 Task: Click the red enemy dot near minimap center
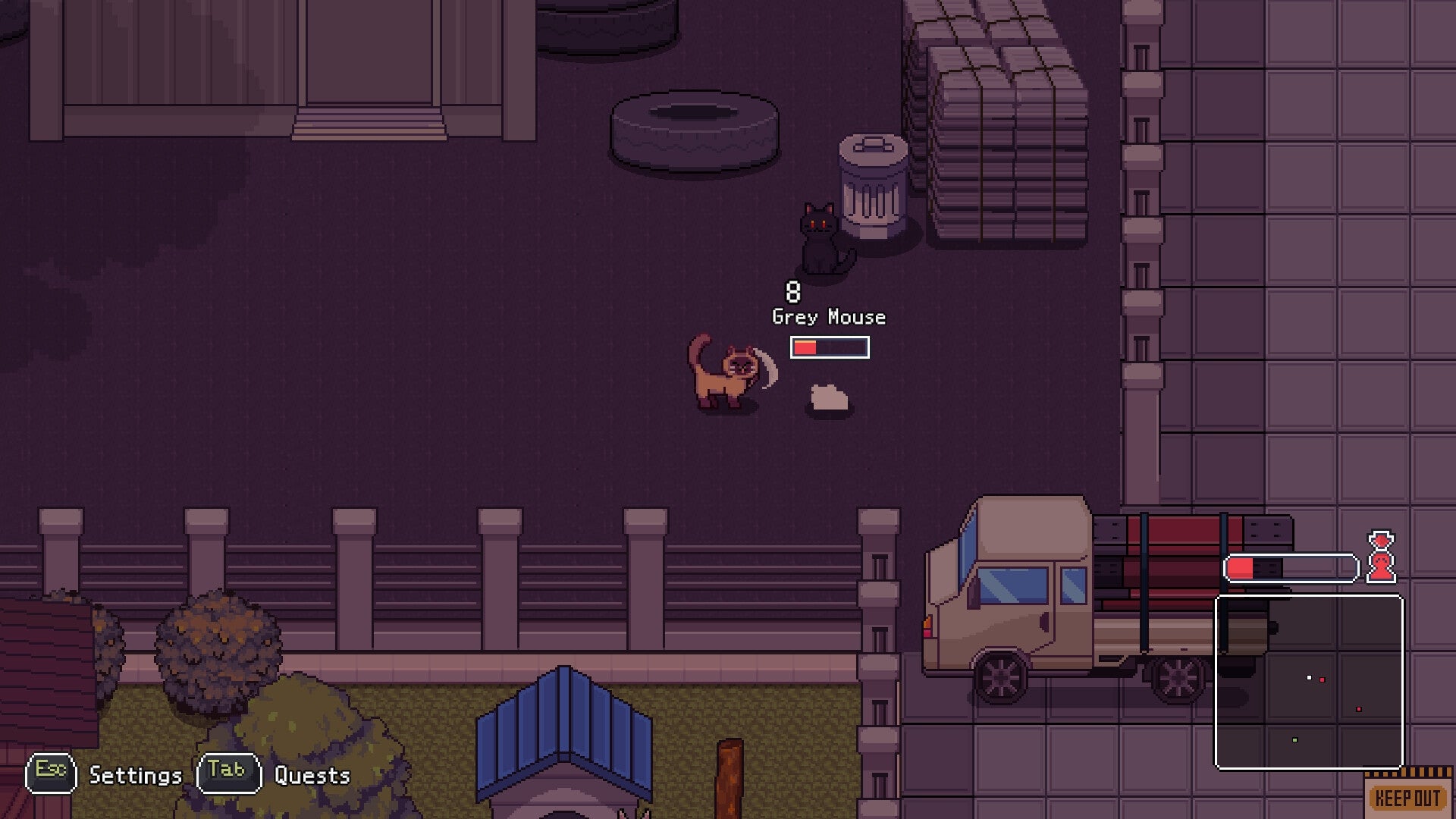[1322, 680]
